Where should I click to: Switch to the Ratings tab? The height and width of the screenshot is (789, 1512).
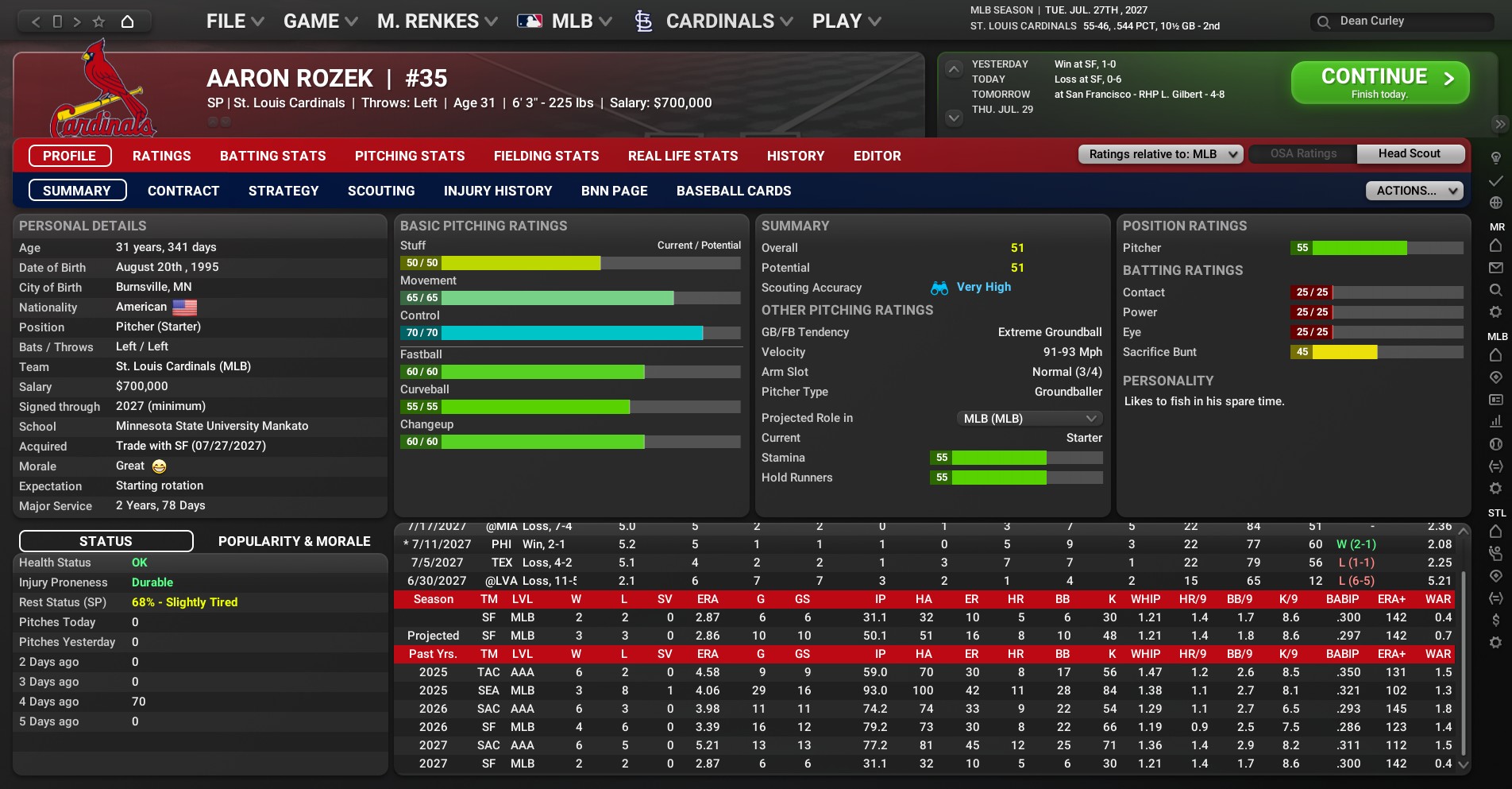(161, 156)
